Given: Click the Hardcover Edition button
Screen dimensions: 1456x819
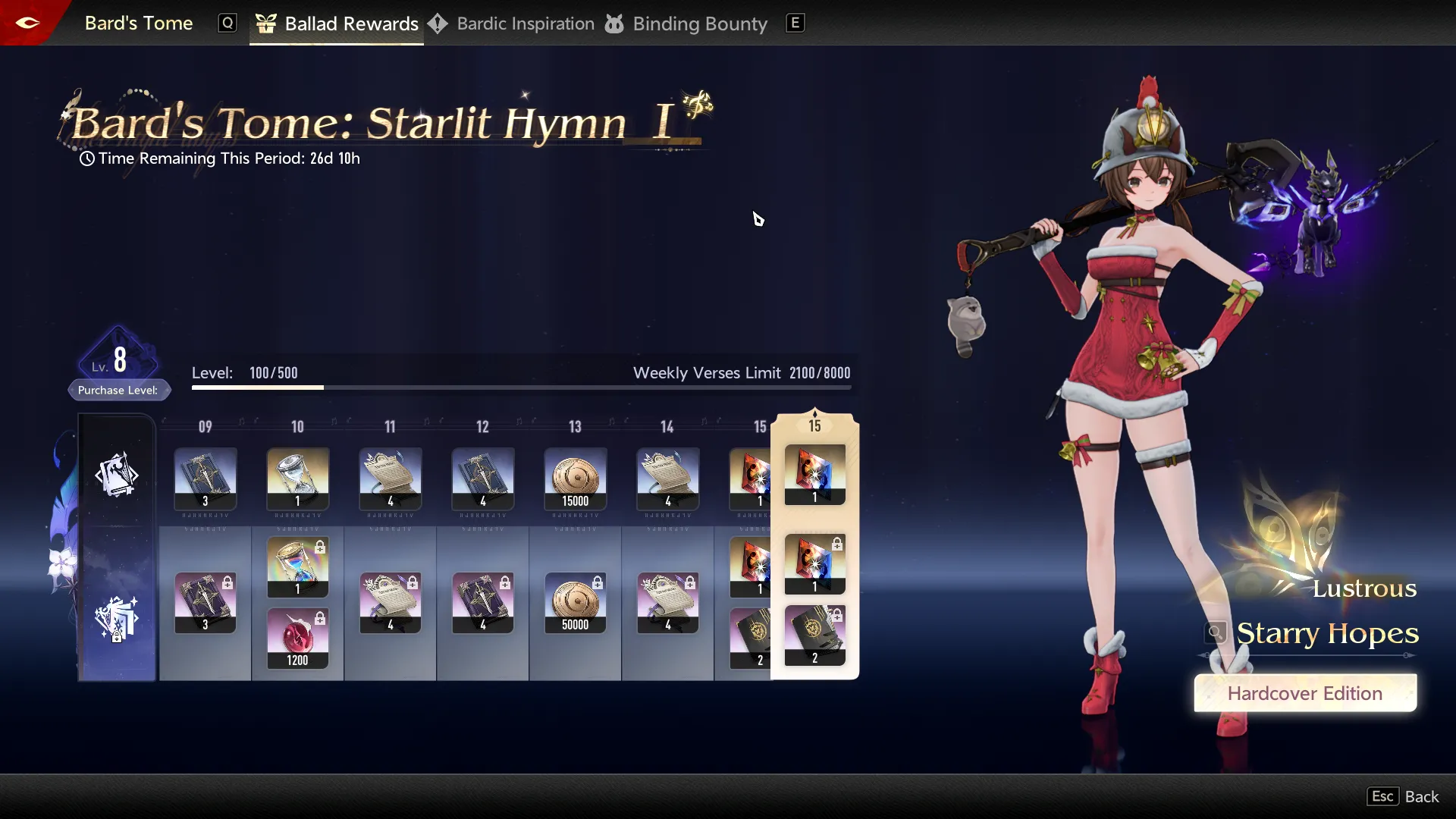Looking at the screenshot, I should pyautogui.click(x=1305, y=692).
